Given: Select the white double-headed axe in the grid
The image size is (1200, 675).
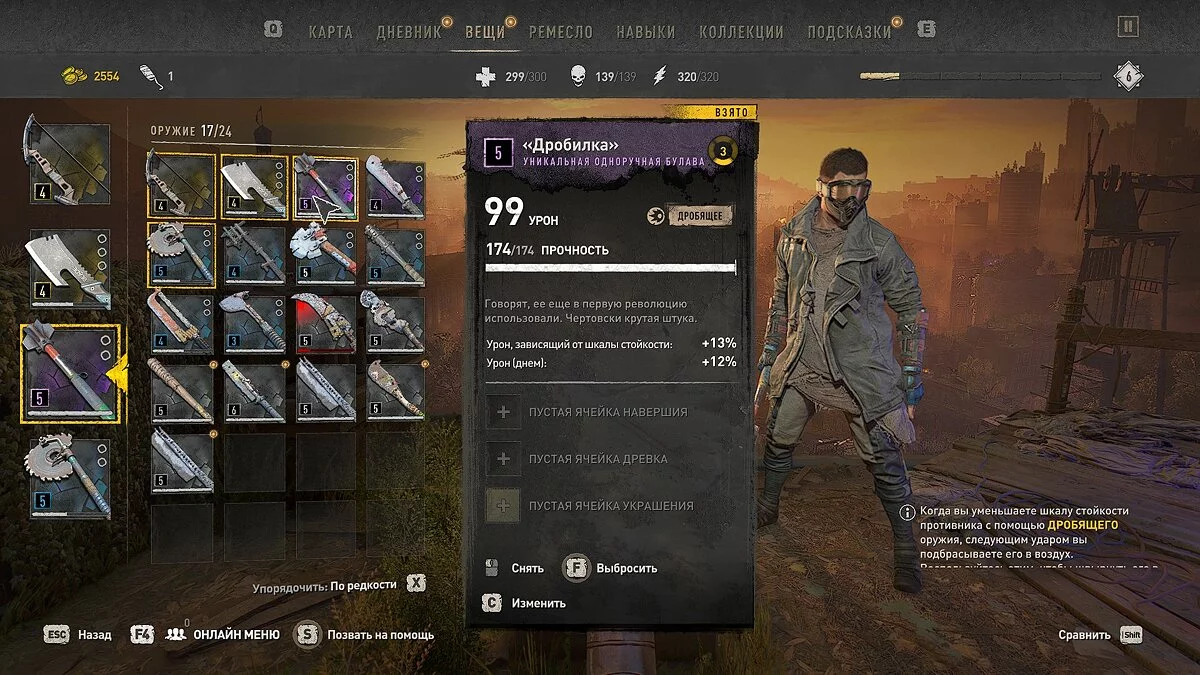Looking at the screenshot, I should pos(324,254).
